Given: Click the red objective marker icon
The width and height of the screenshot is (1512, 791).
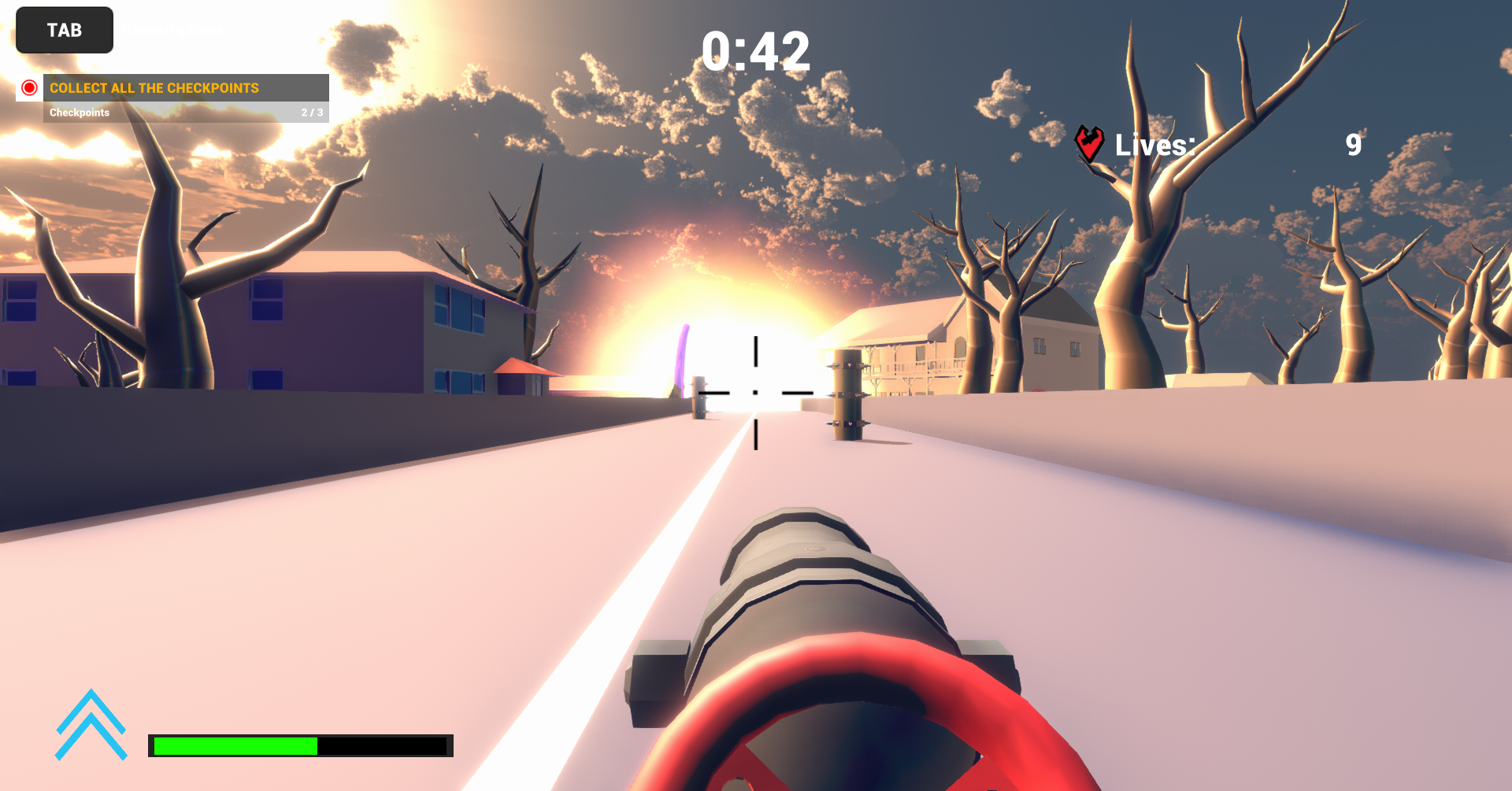Looking at the screenshot, I should (29, 87).
